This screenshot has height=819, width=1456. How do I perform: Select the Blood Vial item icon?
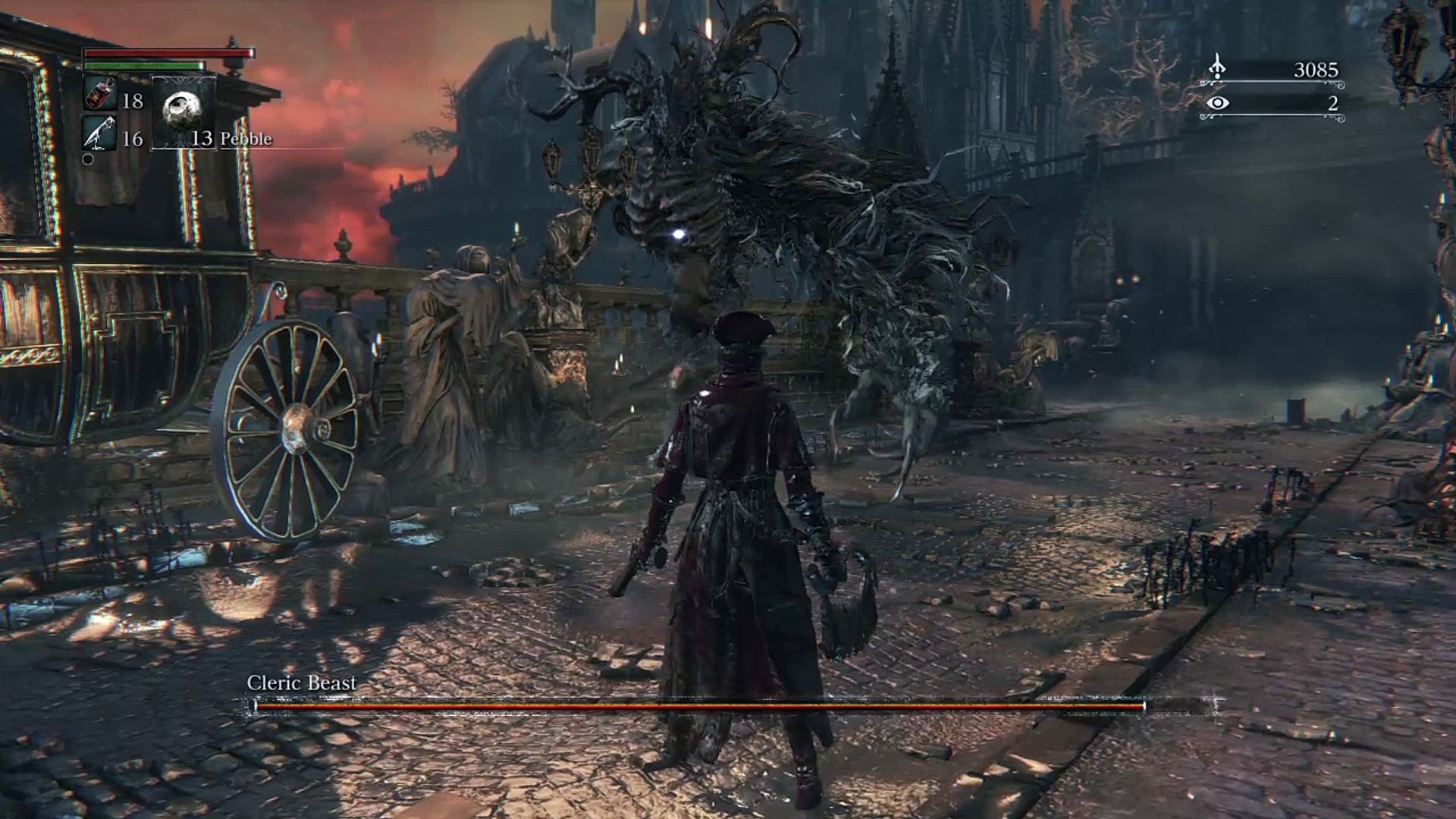pos(99,94)
